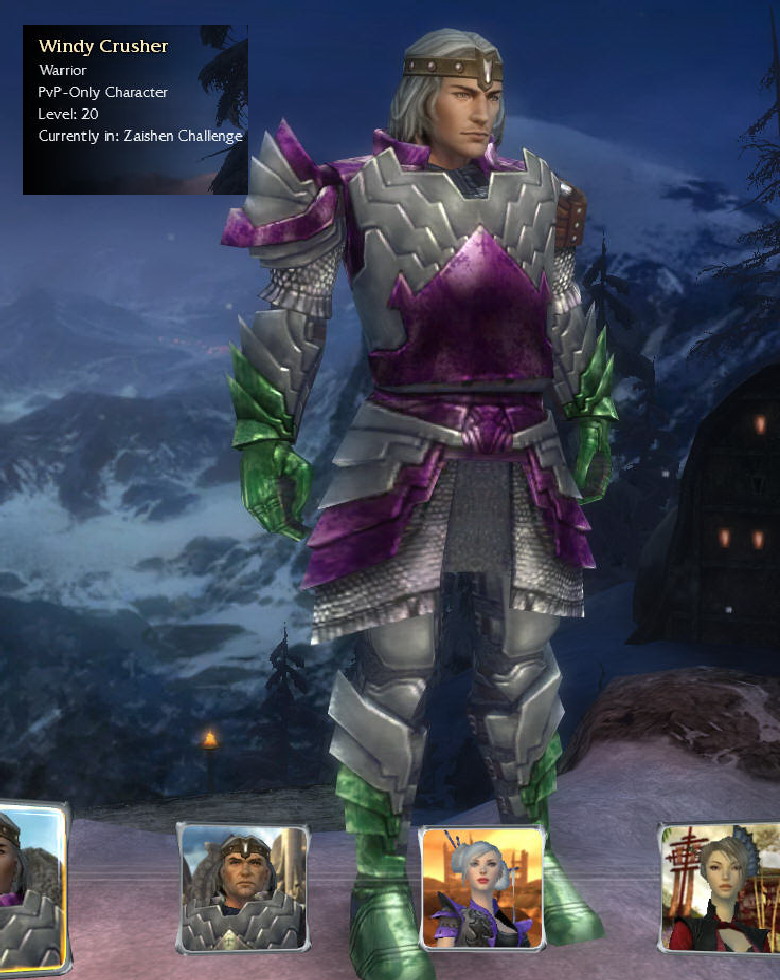Choose the white-haired woman in purple armor portrait
This screenshot has height=980, width=780.
point(483,887)
